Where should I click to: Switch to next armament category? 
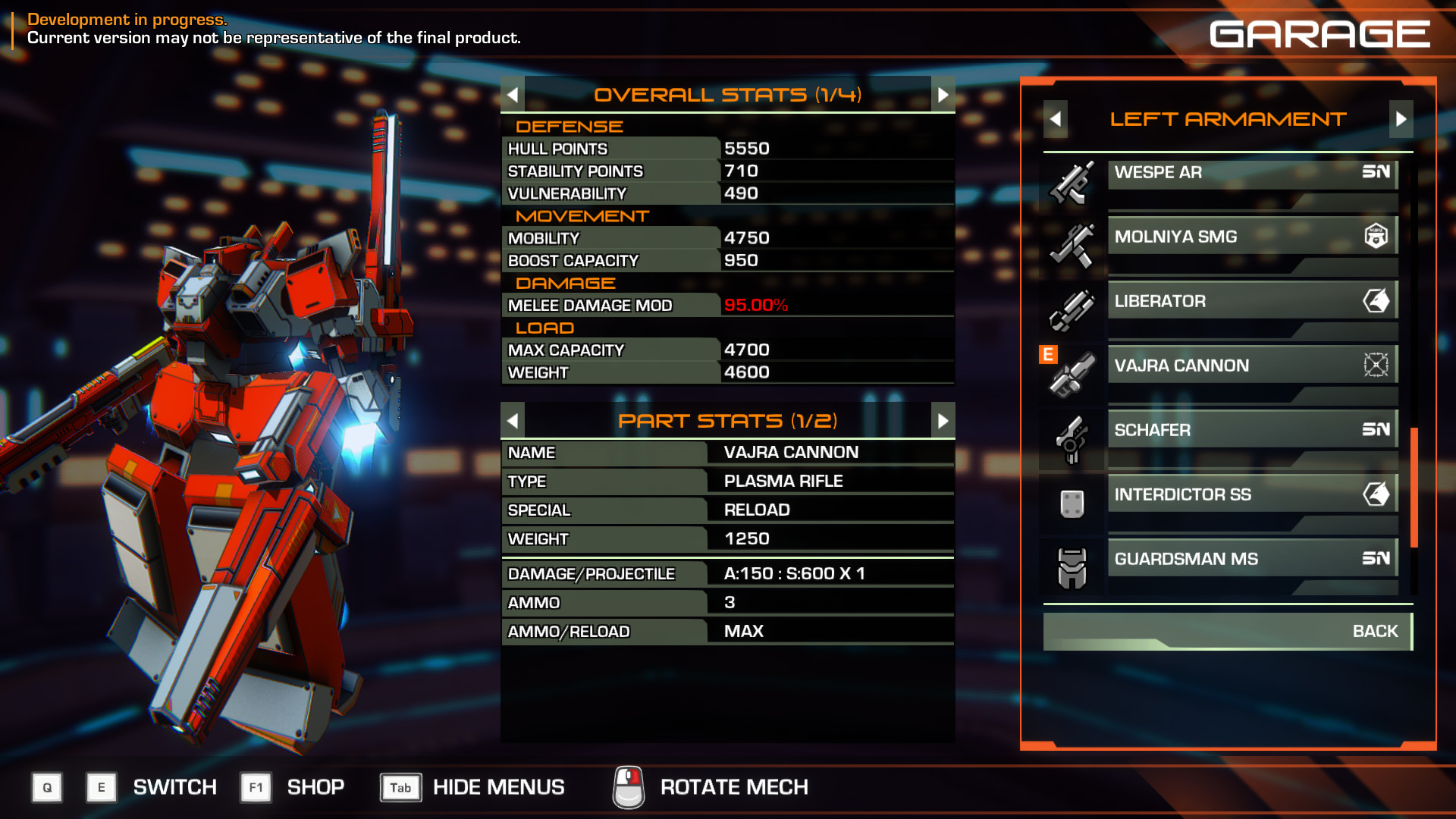1401,119
